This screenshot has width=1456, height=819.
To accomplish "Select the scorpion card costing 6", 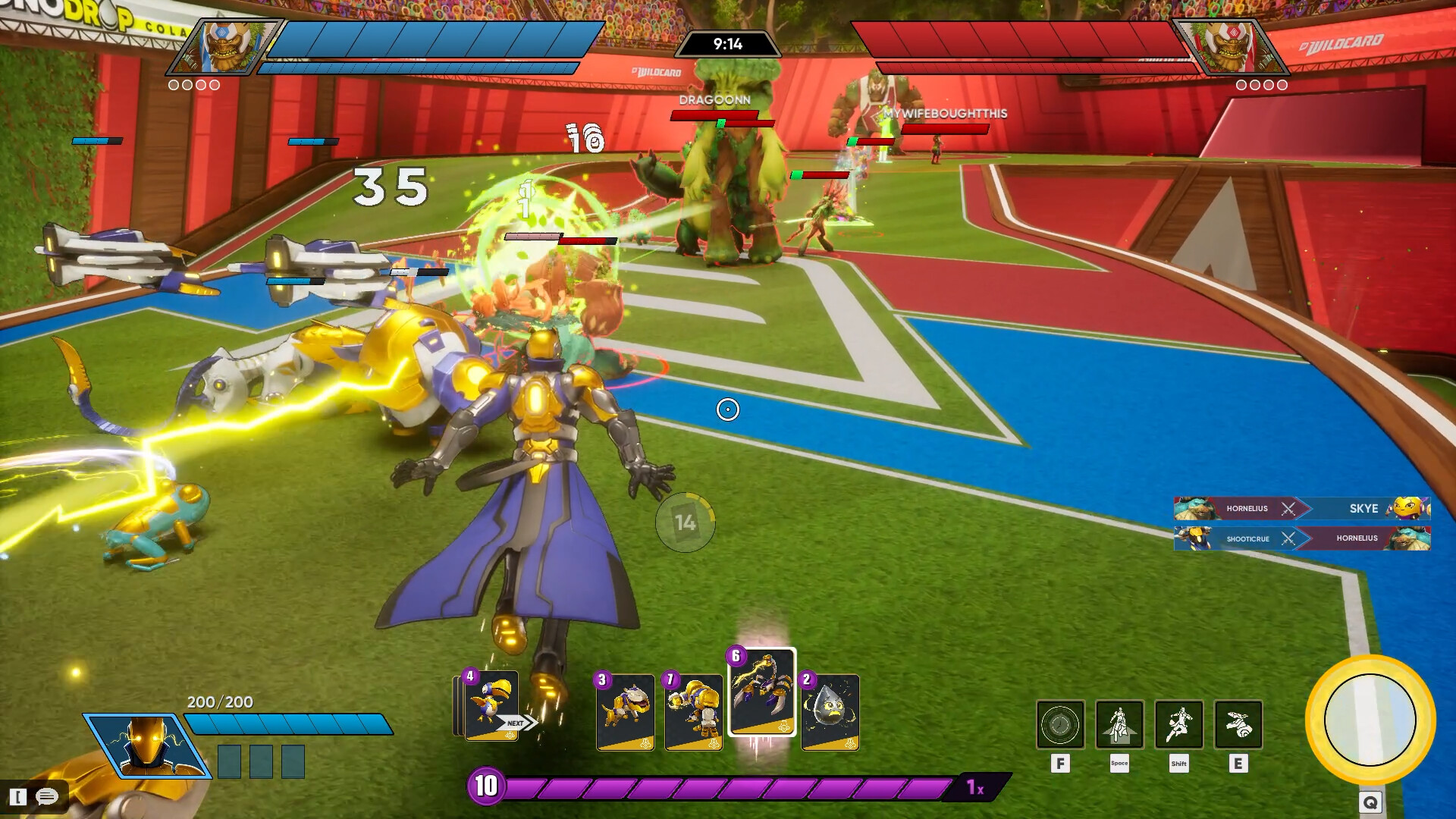I will [x=761, y=692].
